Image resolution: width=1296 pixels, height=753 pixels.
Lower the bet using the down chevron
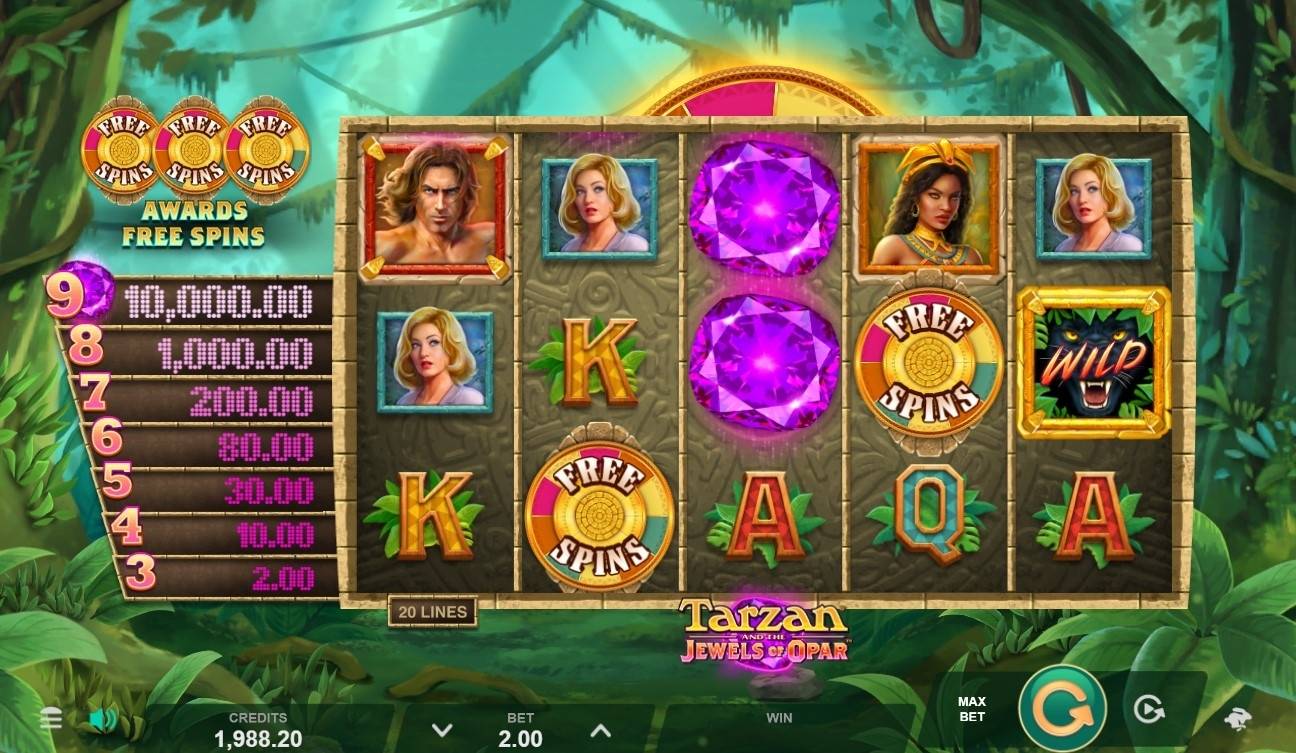click(x=441, y=730)
